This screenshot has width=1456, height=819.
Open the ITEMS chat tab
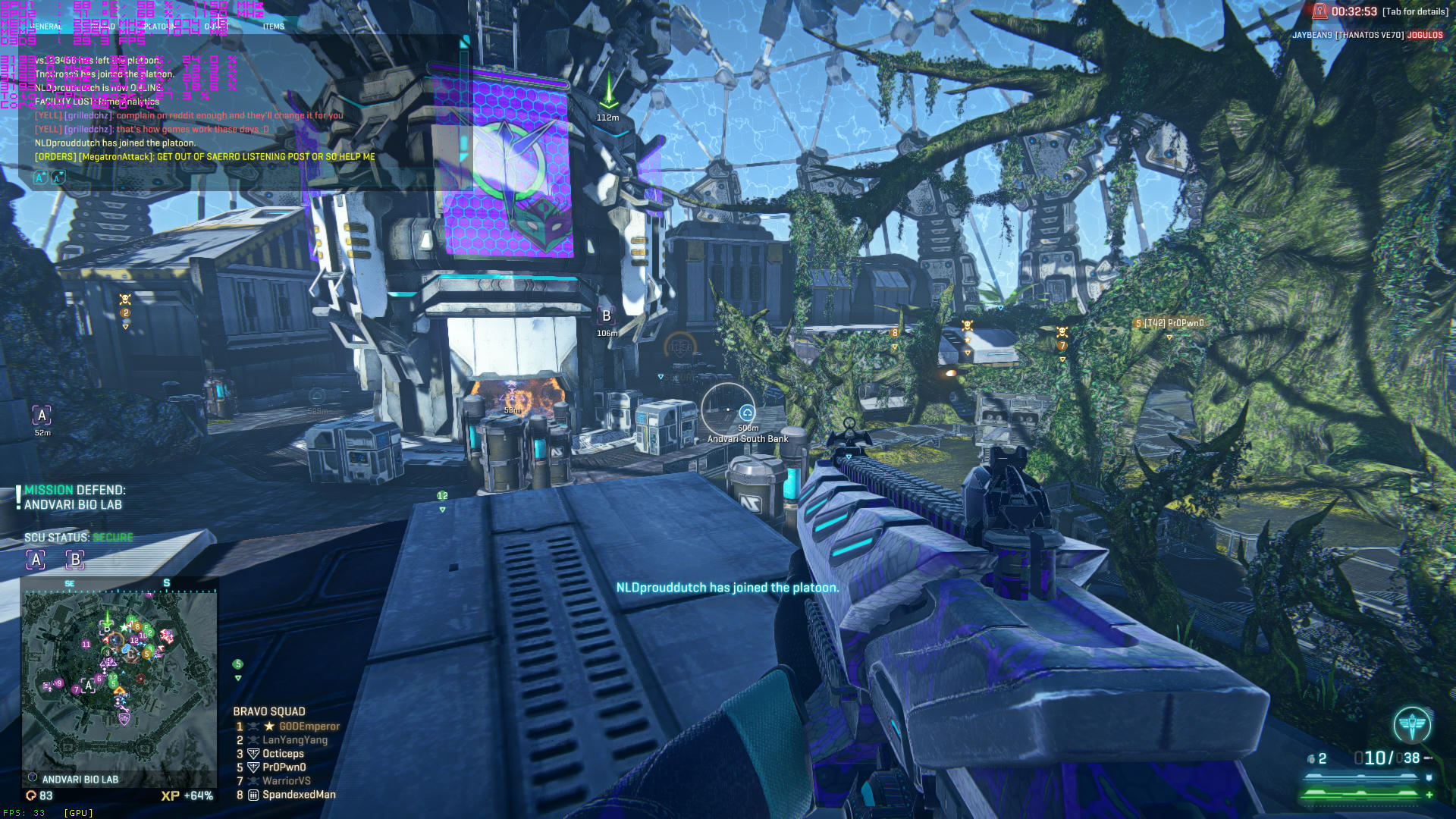pyautogui.click(x=272, y=25)
